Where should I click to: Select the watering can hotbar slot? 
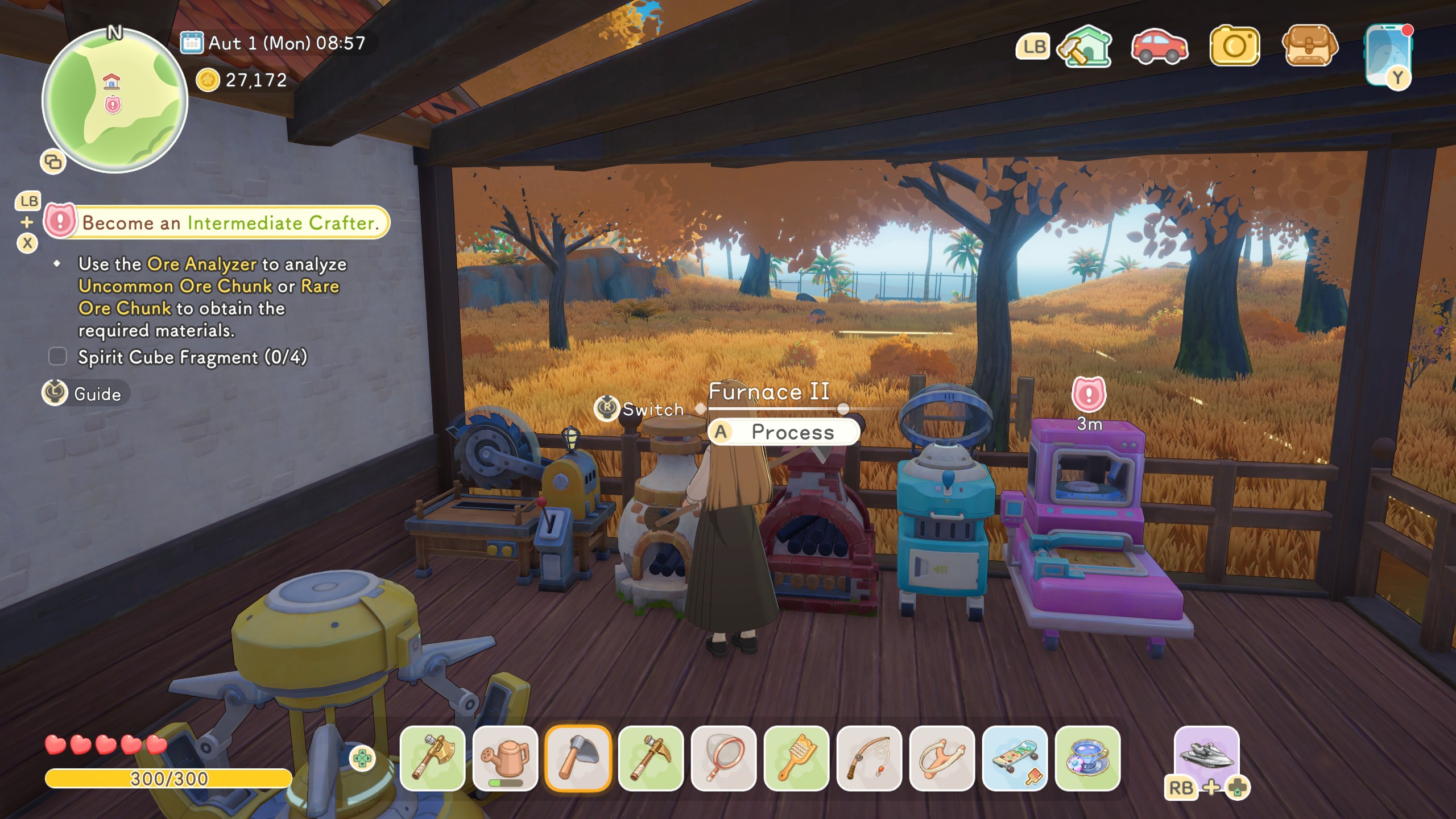tap(505, 758)
